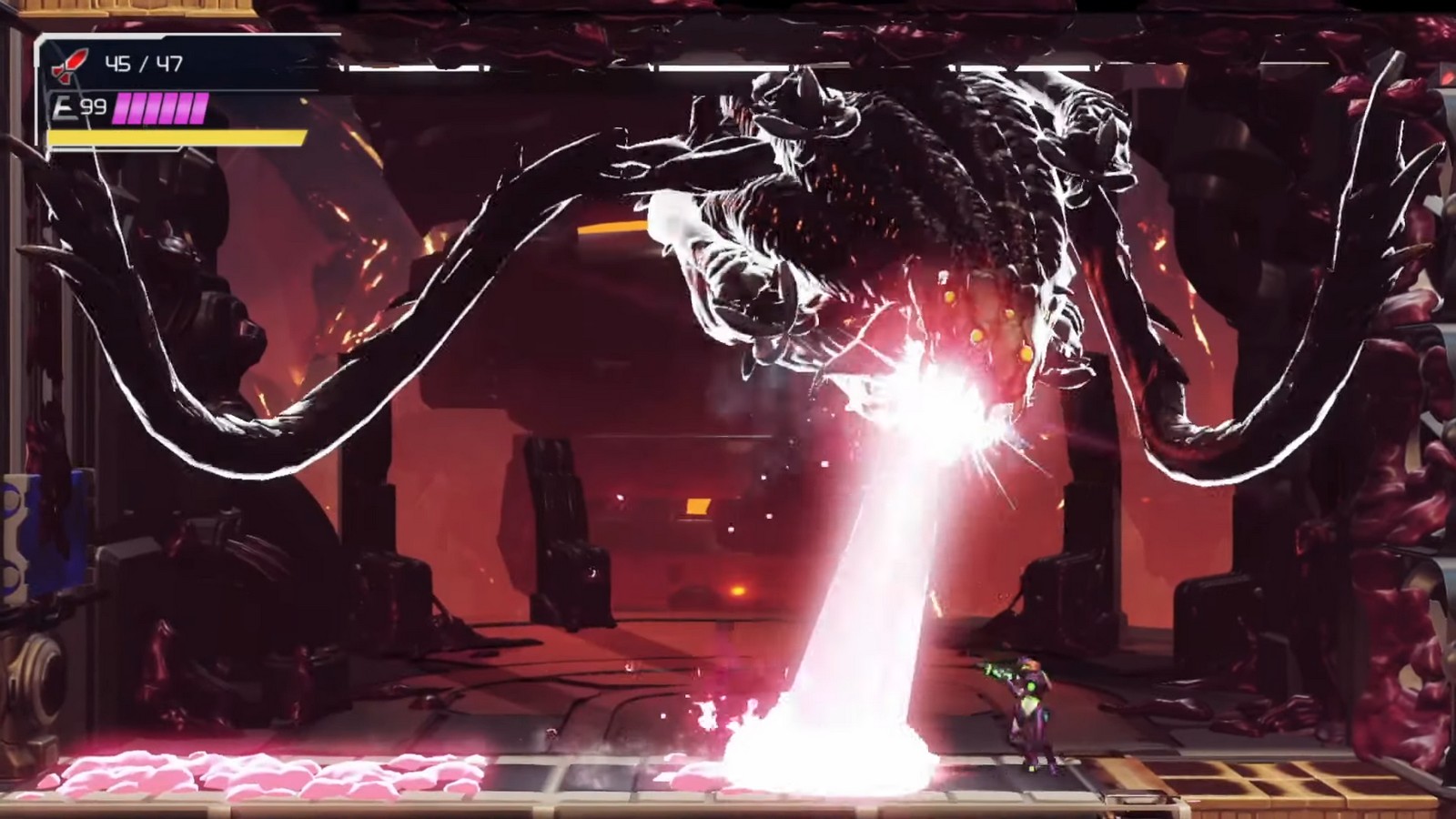Toggle the last pink energy tank segment
The image size is (1456, 819).
pos(200,109)
